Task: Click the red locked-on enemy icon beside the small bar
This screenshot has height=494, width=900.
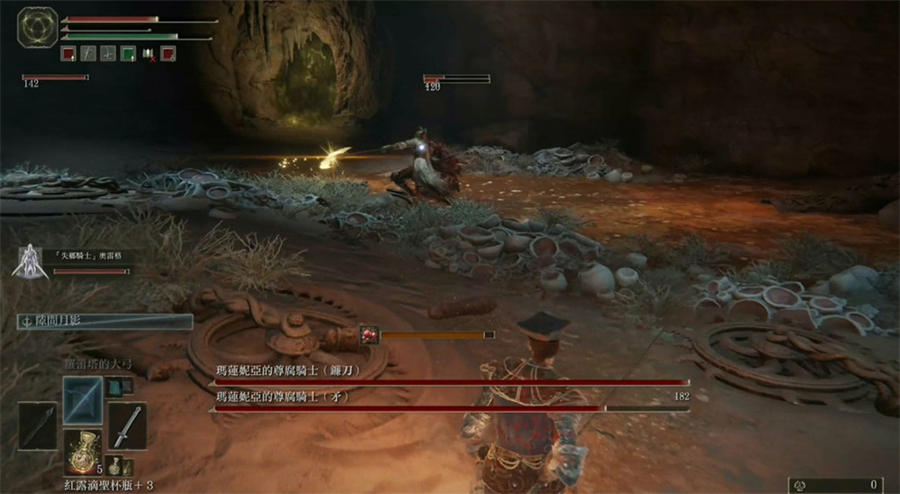Action: pyautogui.click(x=368, y=334)
